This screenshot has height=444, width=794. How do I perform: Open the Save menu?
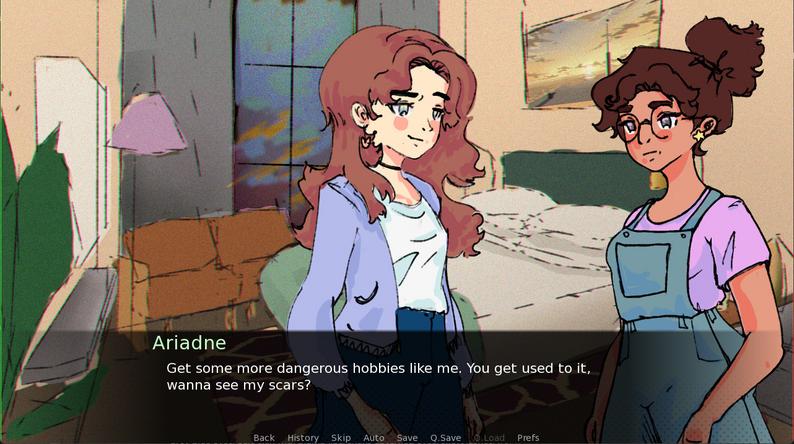[407, 438]
